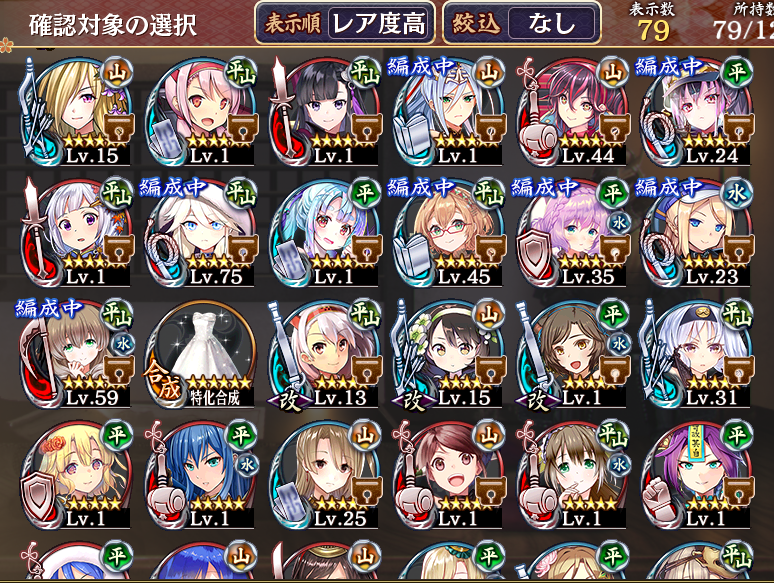Choose the Lv.24 pink-haired character with cap
Screen dimensions: 775x583
(695, 105)
